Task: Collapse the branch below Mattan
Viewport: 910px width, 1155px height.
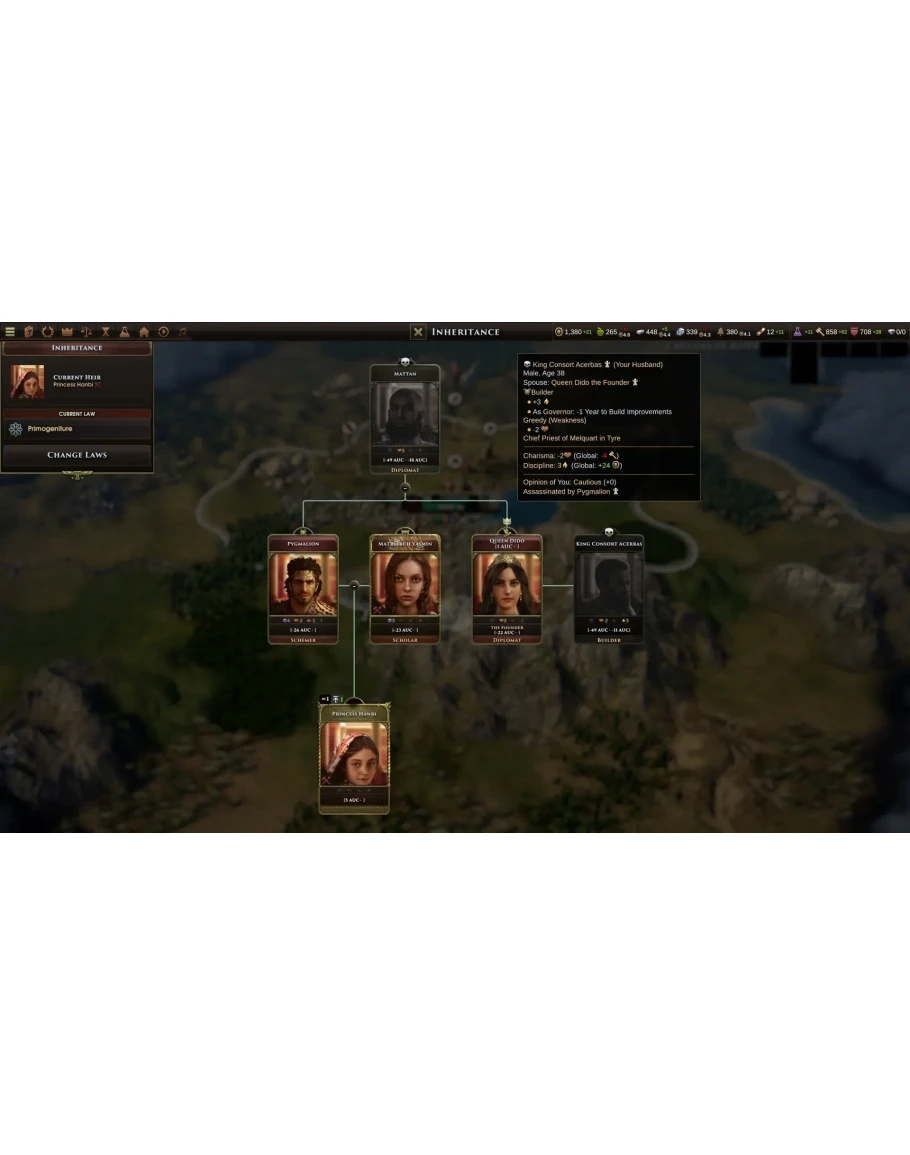Action: tap(405, 488)
